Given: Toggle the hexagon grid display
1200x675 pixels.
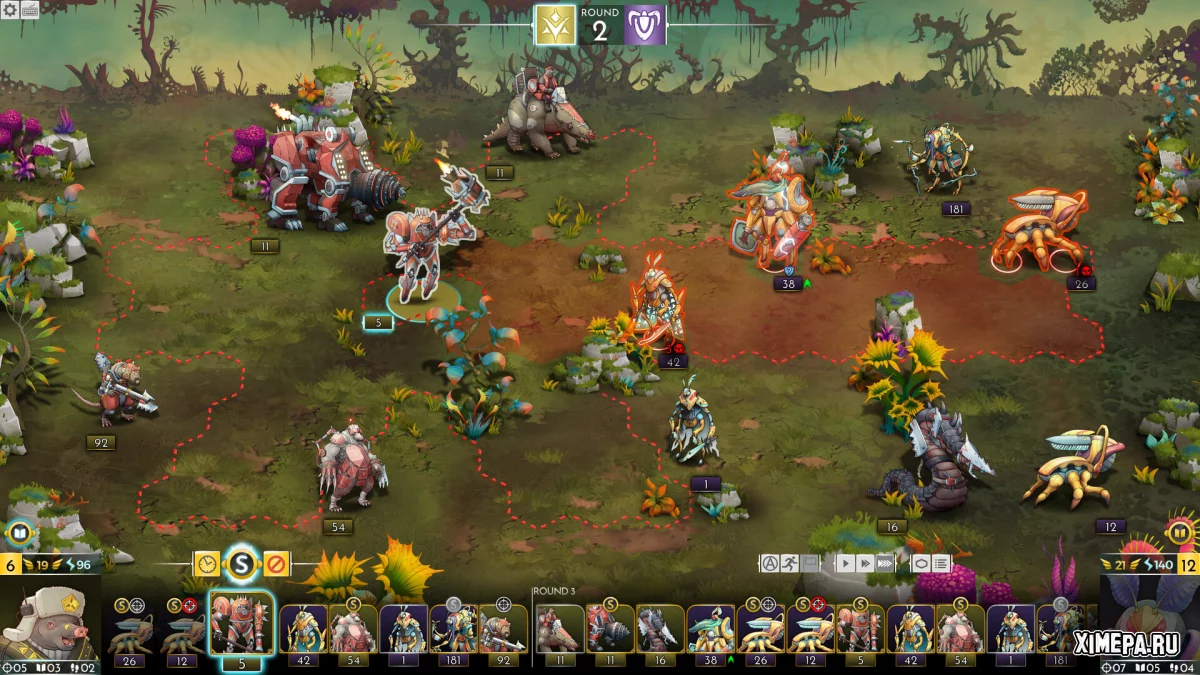Looking at the screenshot, I should (x=921, y=563).
